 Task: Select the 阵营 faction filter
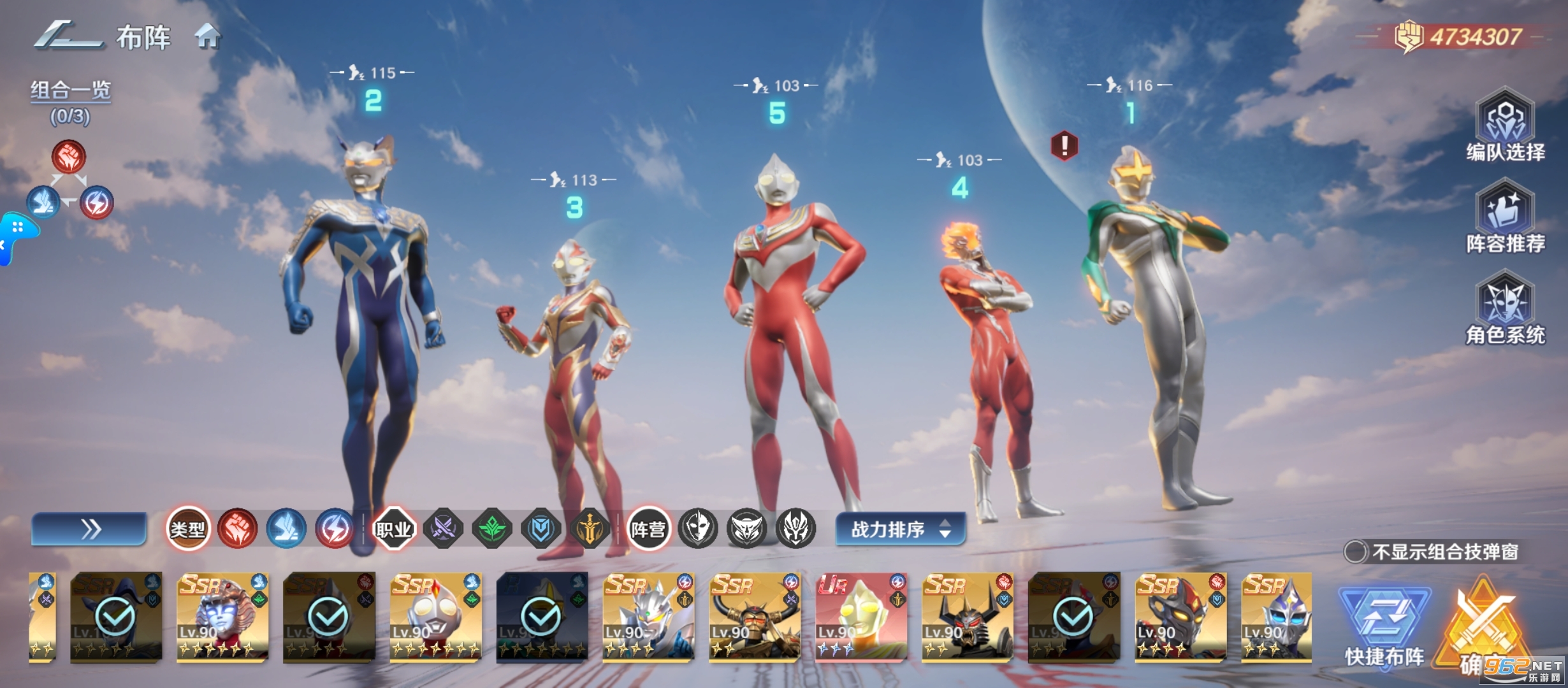(648, 529)
